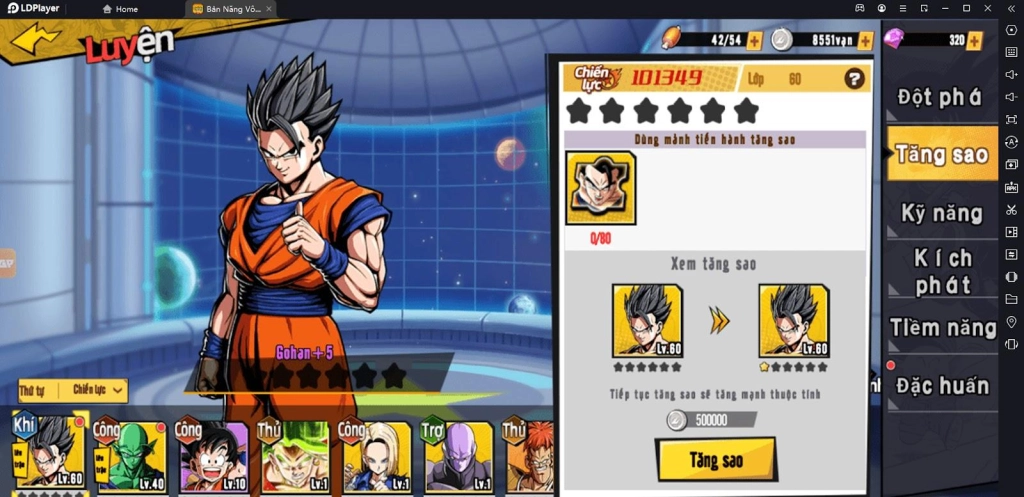The width and height of the screenshot is (1024, 497).
Task: Add silver coins with the plus button
Action: coord(865,41)
